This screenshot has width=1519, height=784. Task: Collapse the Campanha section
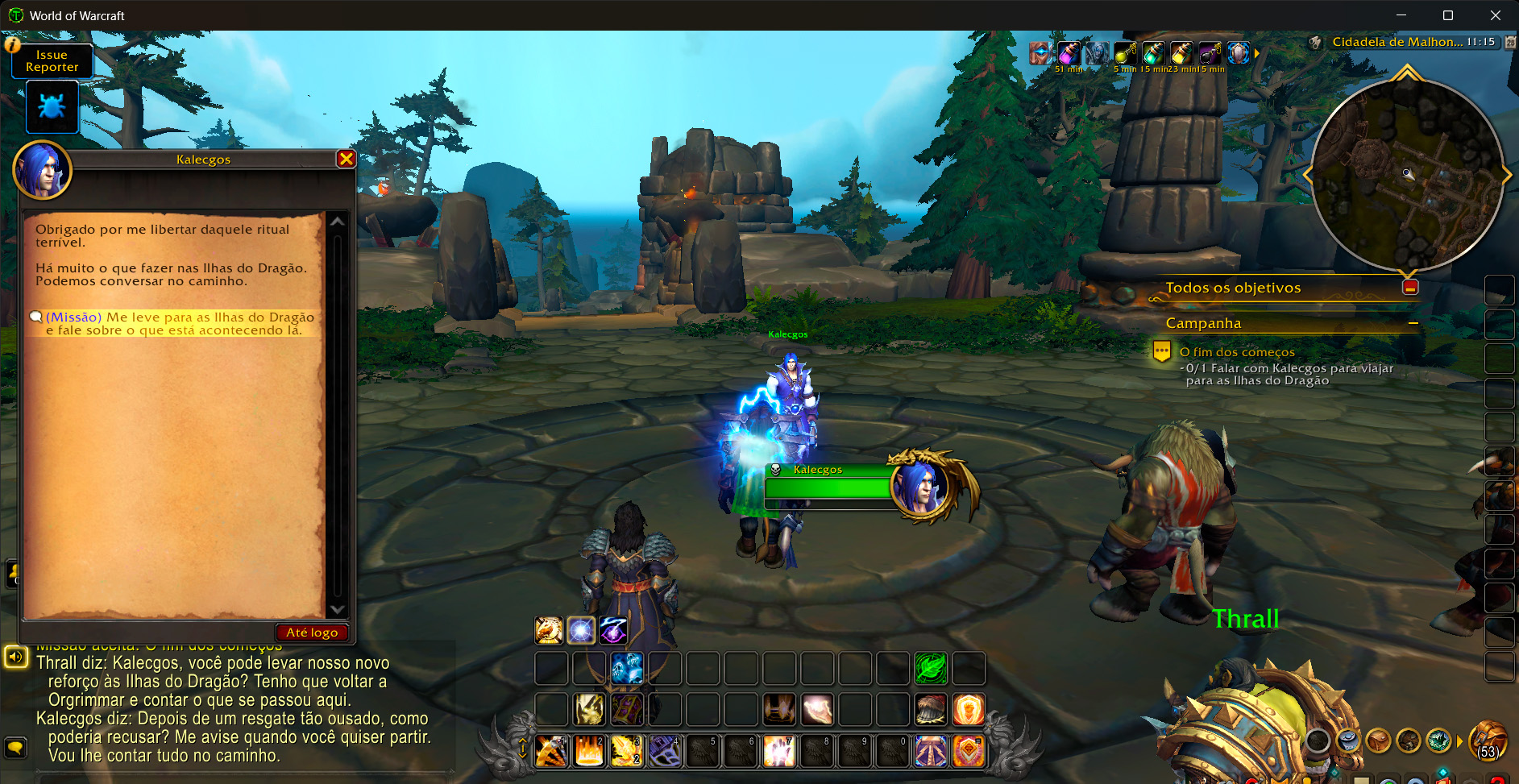pyautogui.click(x=1413, y=323)
